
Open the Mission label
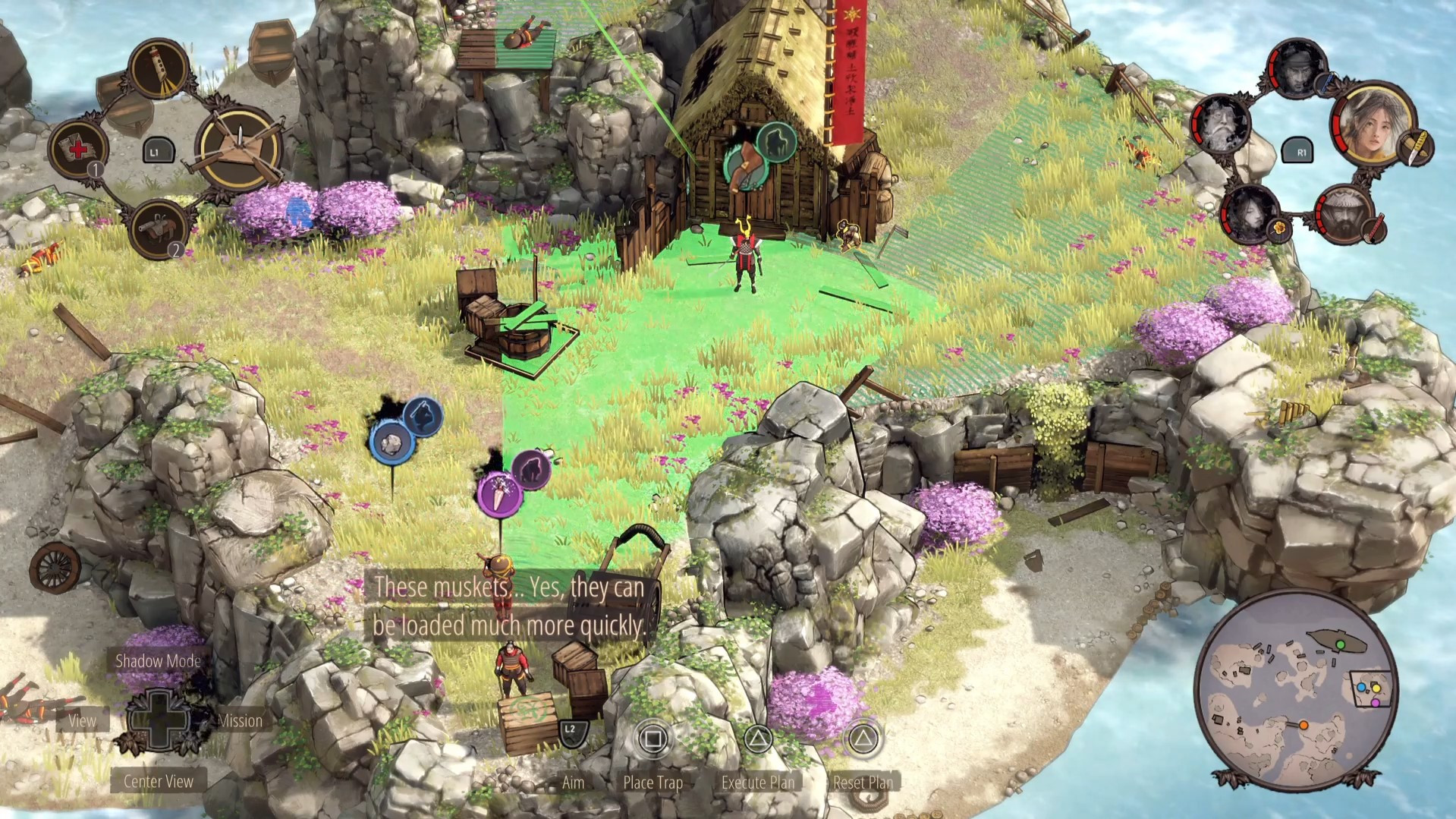click(240, 721)
